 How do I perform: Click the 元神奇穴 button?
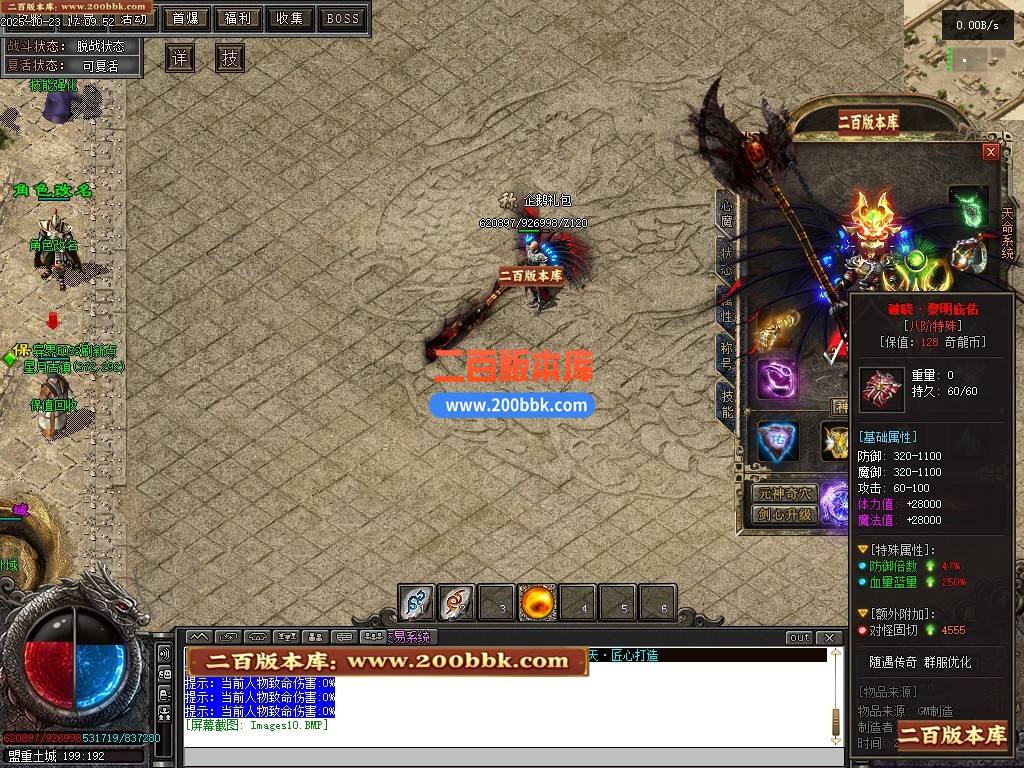tap(785, 493)
